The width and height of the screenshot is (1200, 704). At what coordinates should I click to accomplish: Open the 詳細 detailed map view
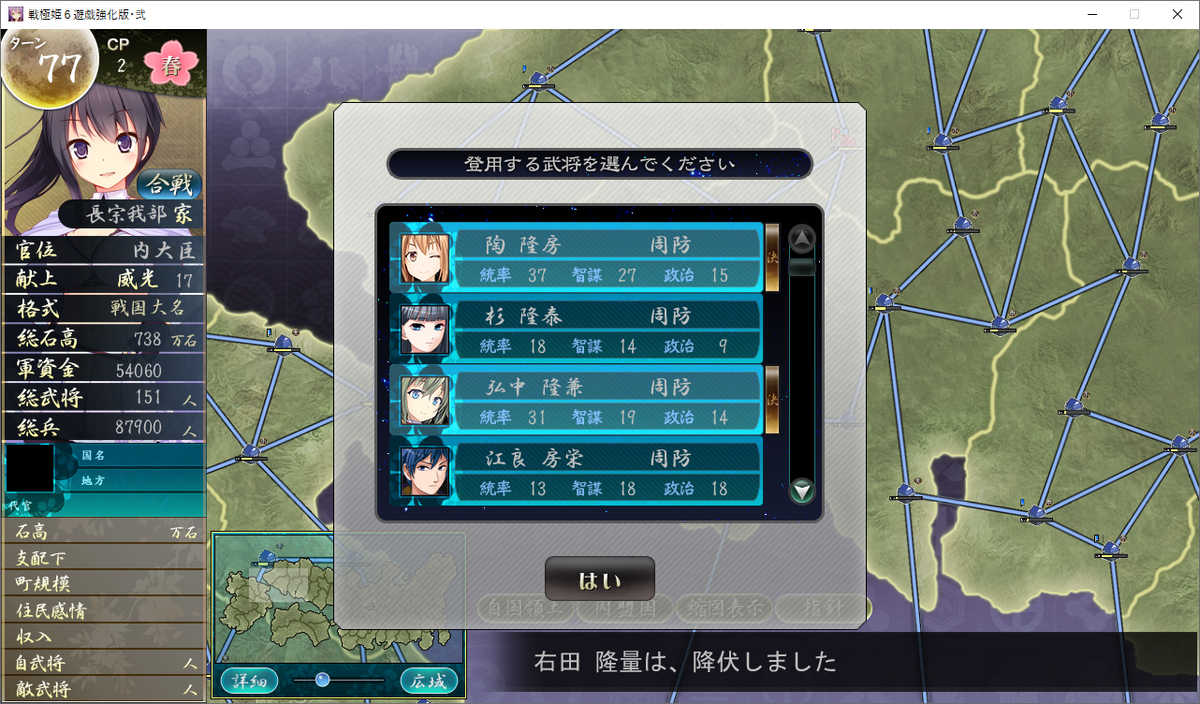coord(249,681)
